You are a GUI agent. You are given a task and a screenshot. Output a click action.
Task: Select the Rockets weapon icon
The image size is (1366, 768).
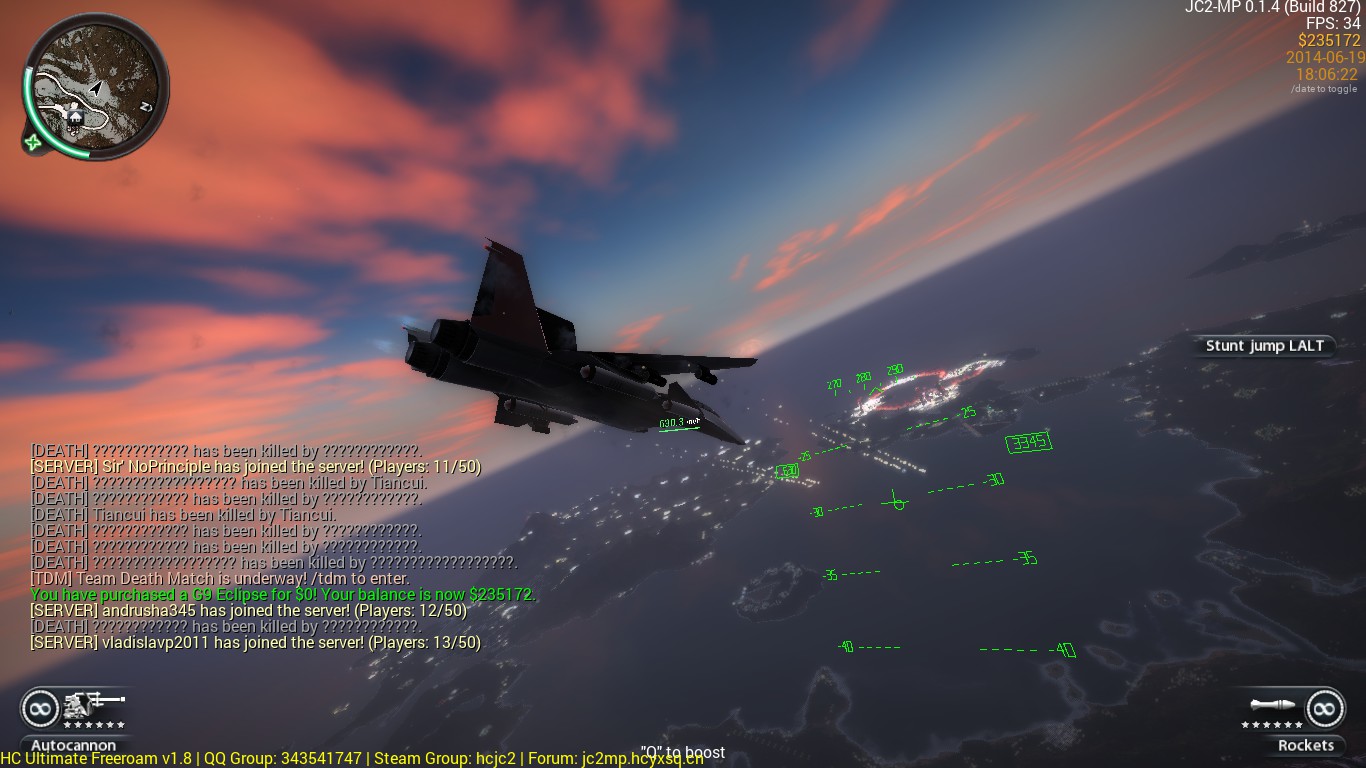pyautogui.click(x=1272, y=706)
